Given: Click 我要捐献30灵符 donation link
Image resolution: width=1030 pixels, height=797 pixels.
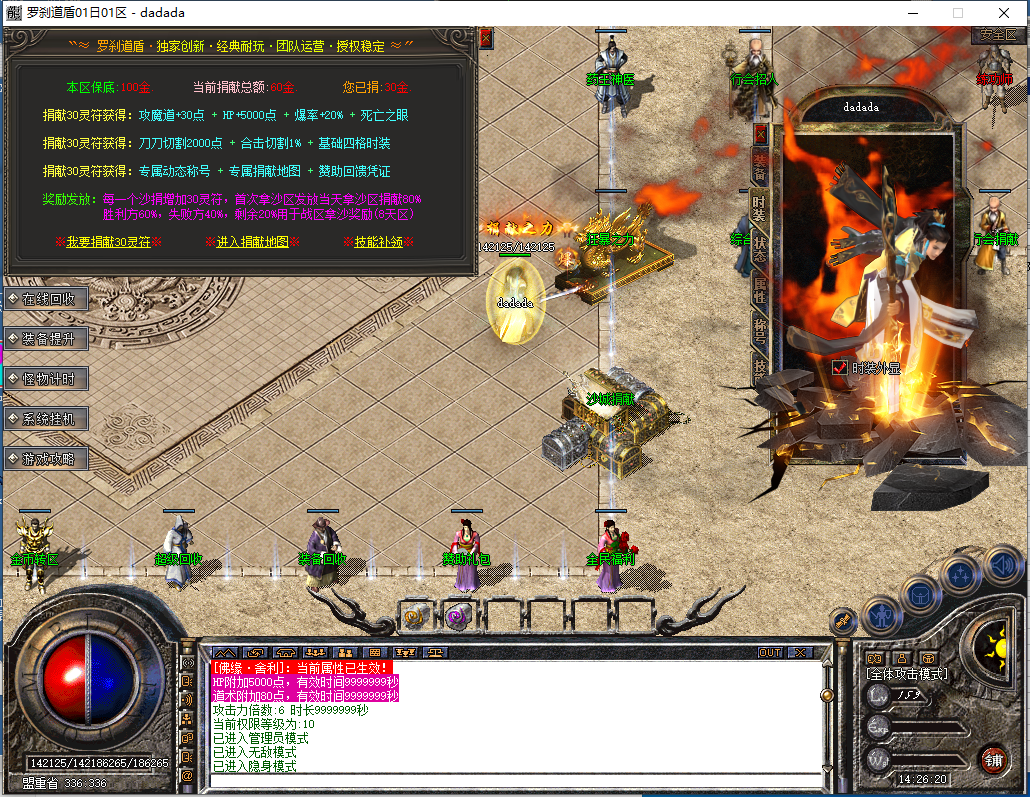Looking at the screenshot, I should [108, 242].
